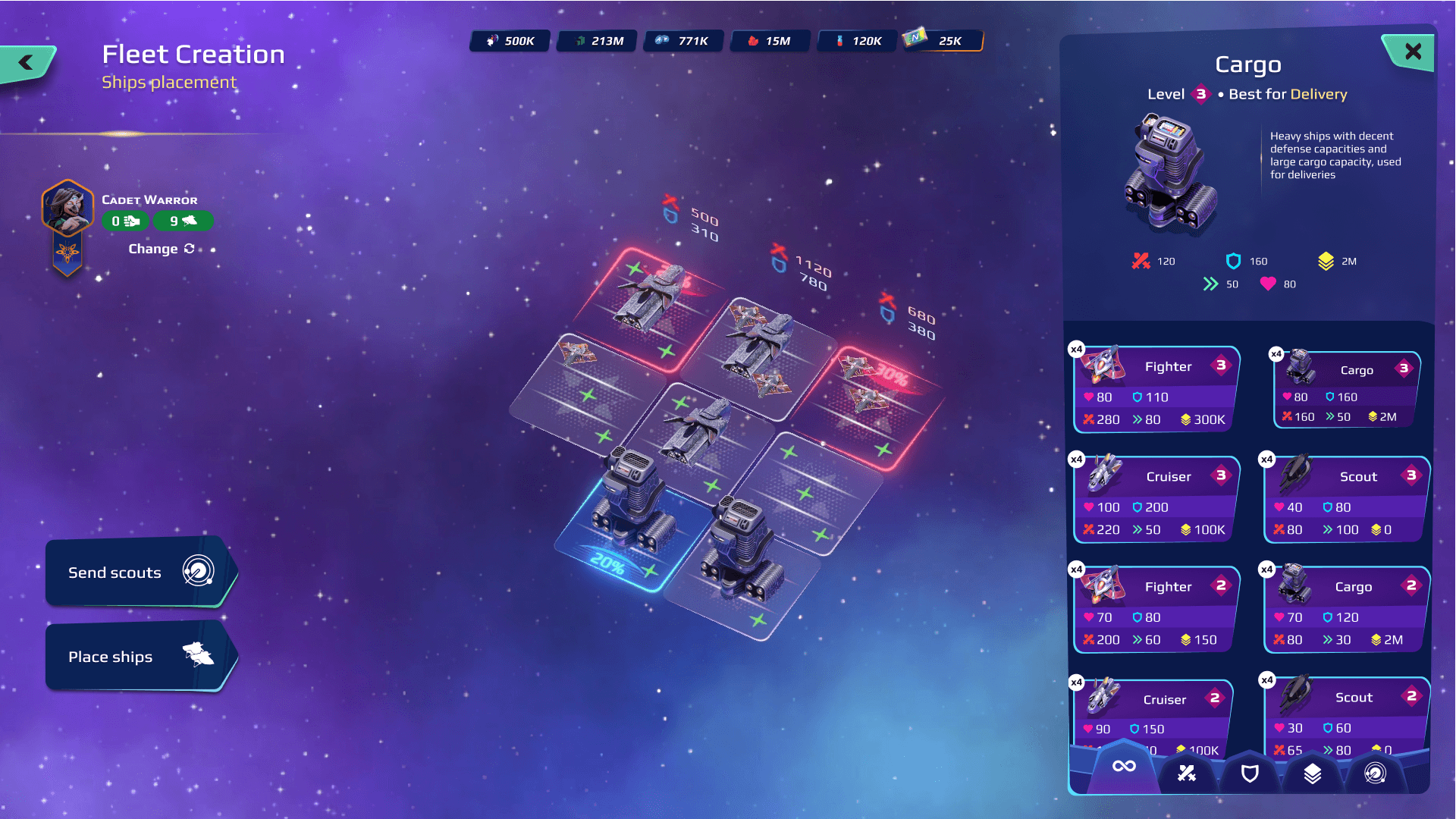The width and height of the screenshot is (1456, 819).
Task: Choose the level 2 Fighter card
Action: (x=1156, y=610)
